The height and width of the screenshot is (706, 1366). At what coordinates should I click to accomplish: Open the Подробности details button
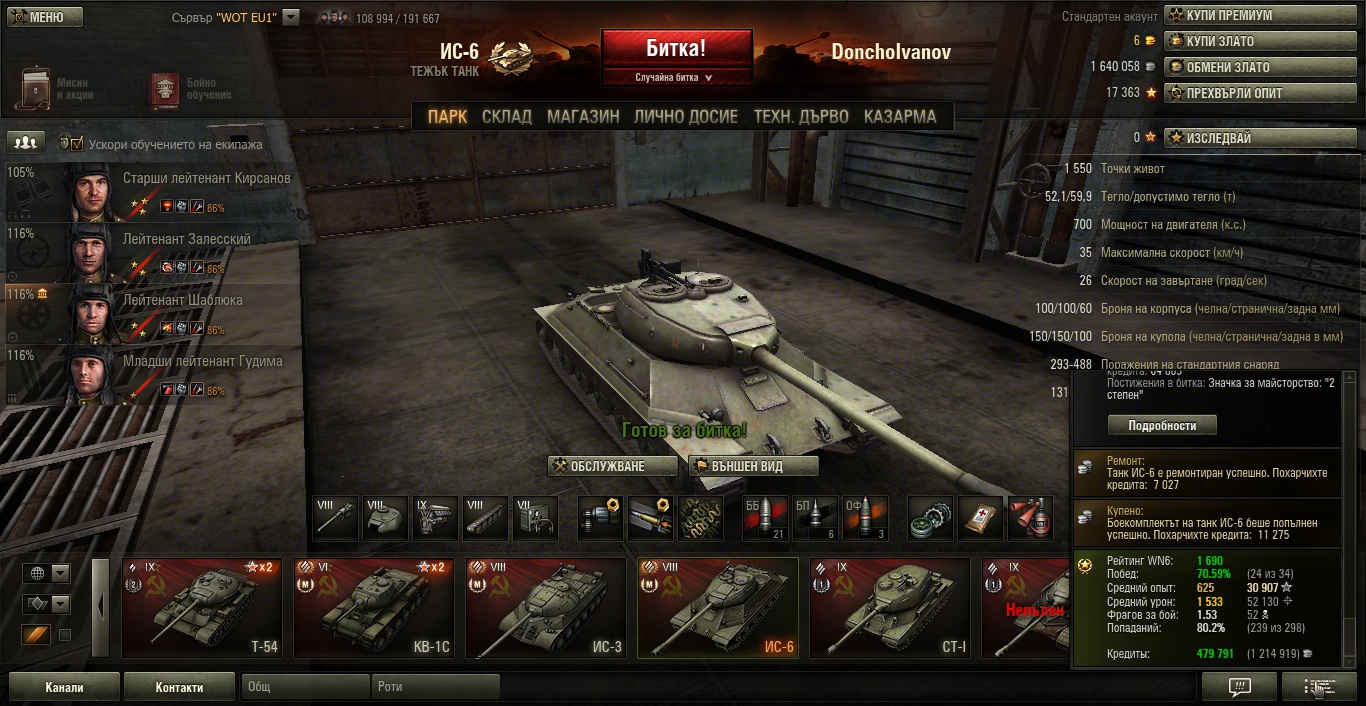click(1162, 425)
